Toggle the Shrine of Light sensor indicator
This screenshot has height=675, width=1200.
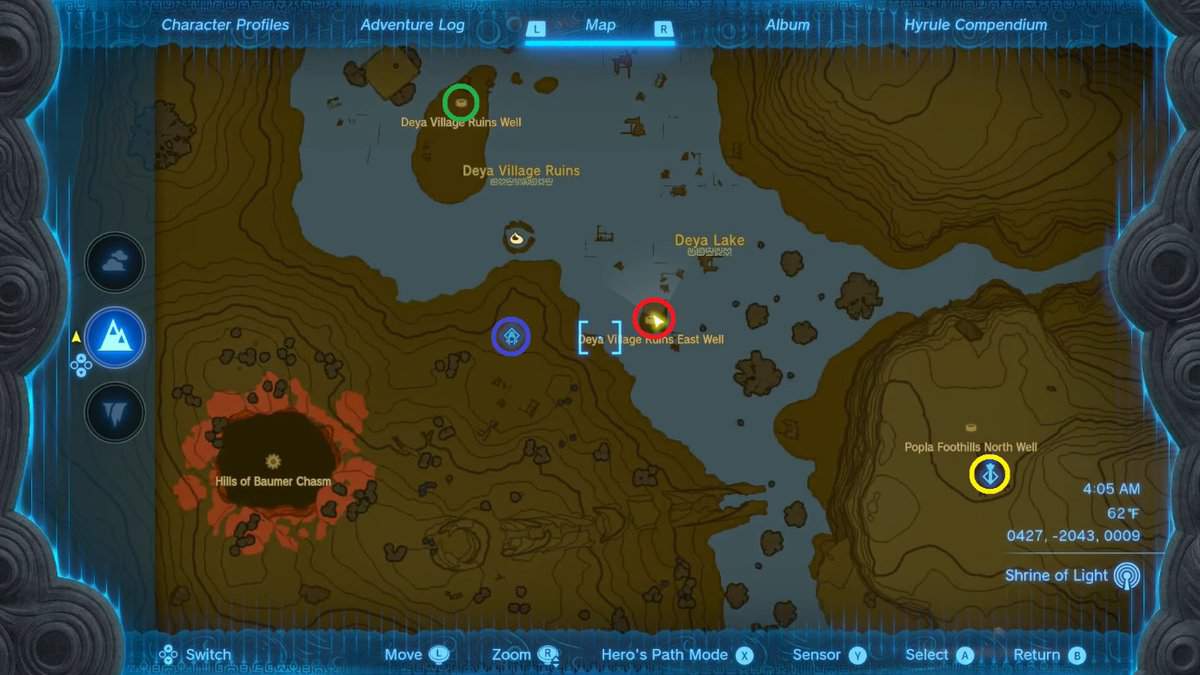1127,576
